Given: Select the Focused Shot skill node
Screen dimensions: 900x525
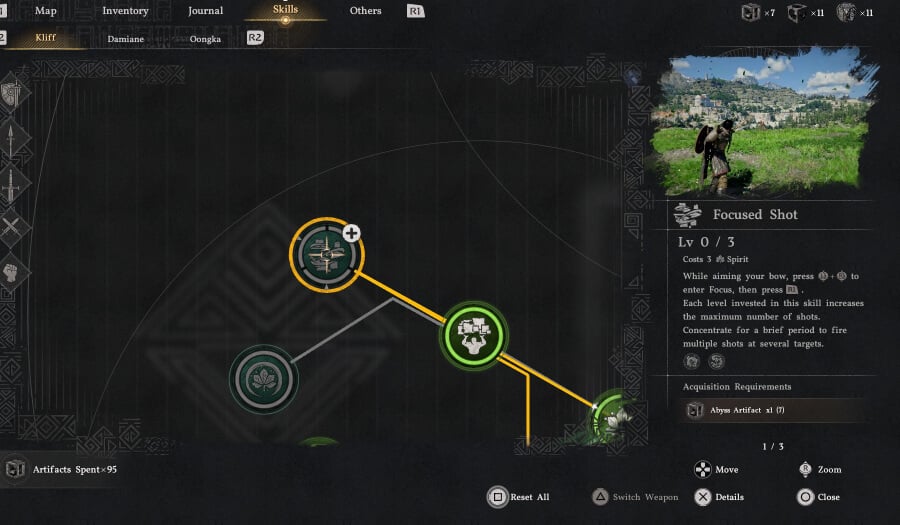Looking at the screenshot, I should point(326,257).
